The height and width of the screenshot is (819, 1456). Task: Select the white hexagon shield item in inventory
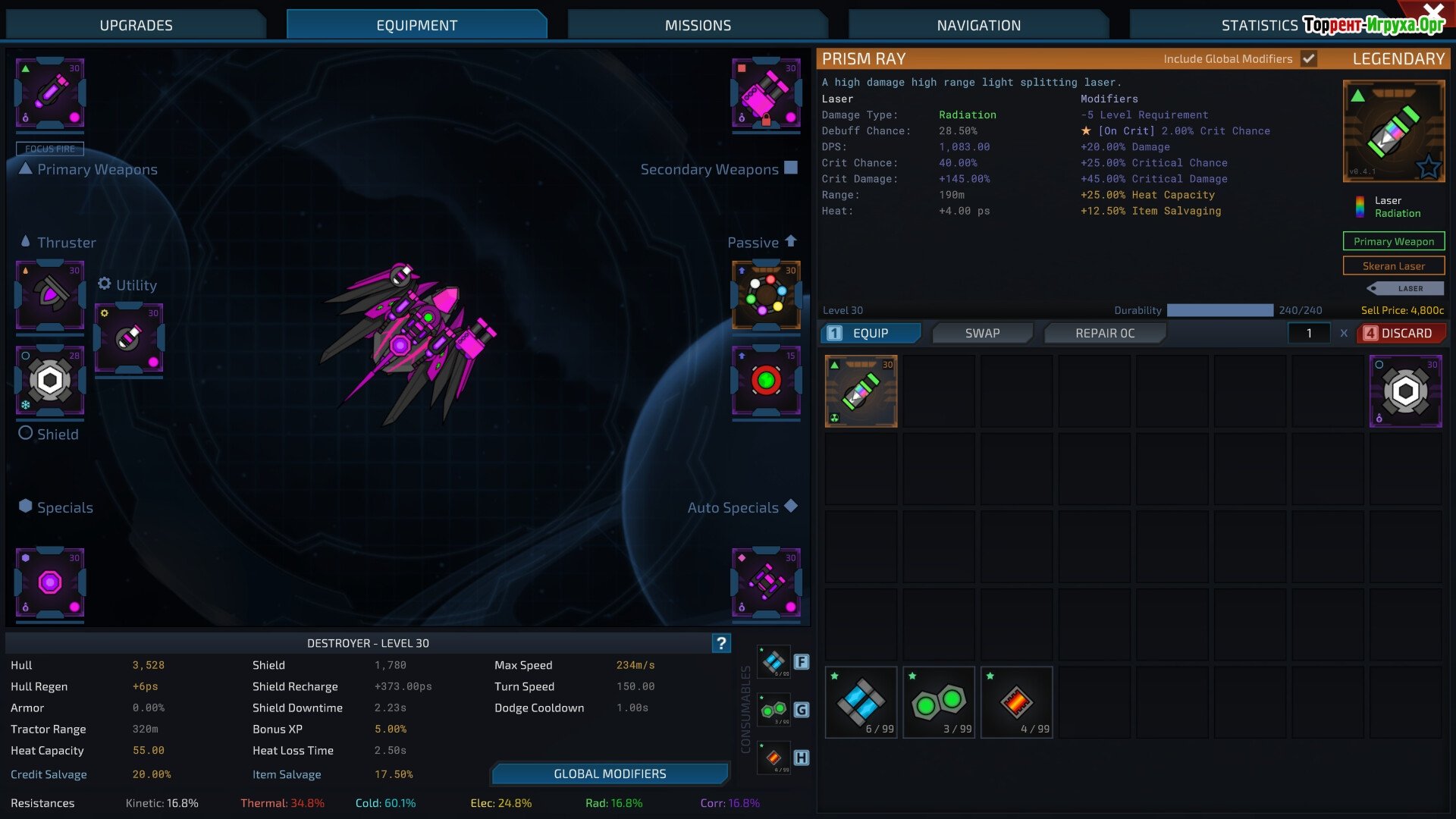pyautogui.click(x=1405, y=391)
